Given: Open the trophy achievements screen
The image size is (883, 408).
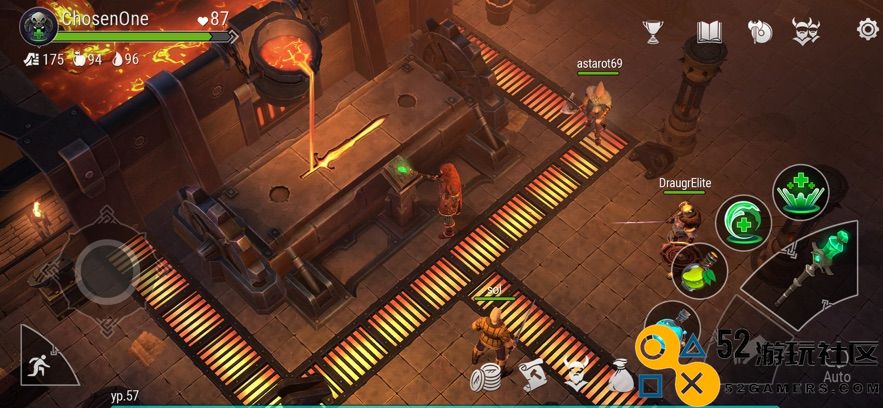Looking at the screenshot, I should 653,31.
